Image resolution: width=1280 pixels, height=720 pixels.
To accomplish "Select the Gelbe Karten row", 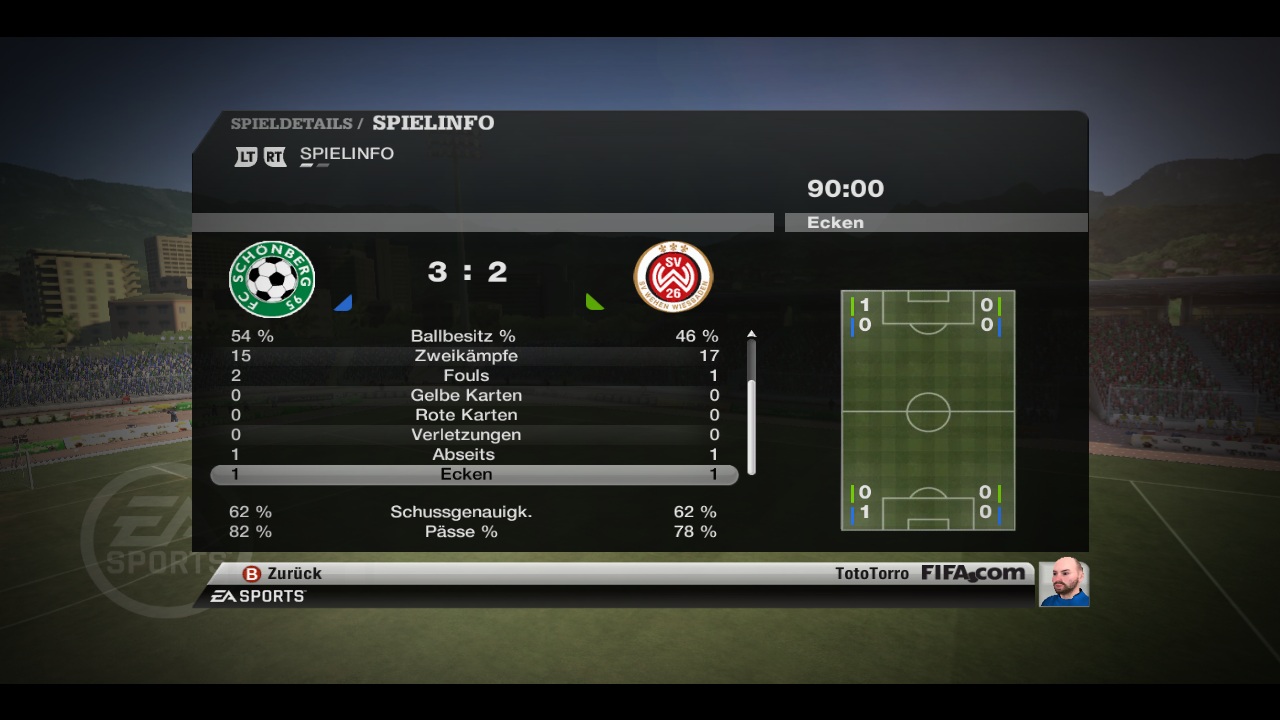I will pos(474,395).
